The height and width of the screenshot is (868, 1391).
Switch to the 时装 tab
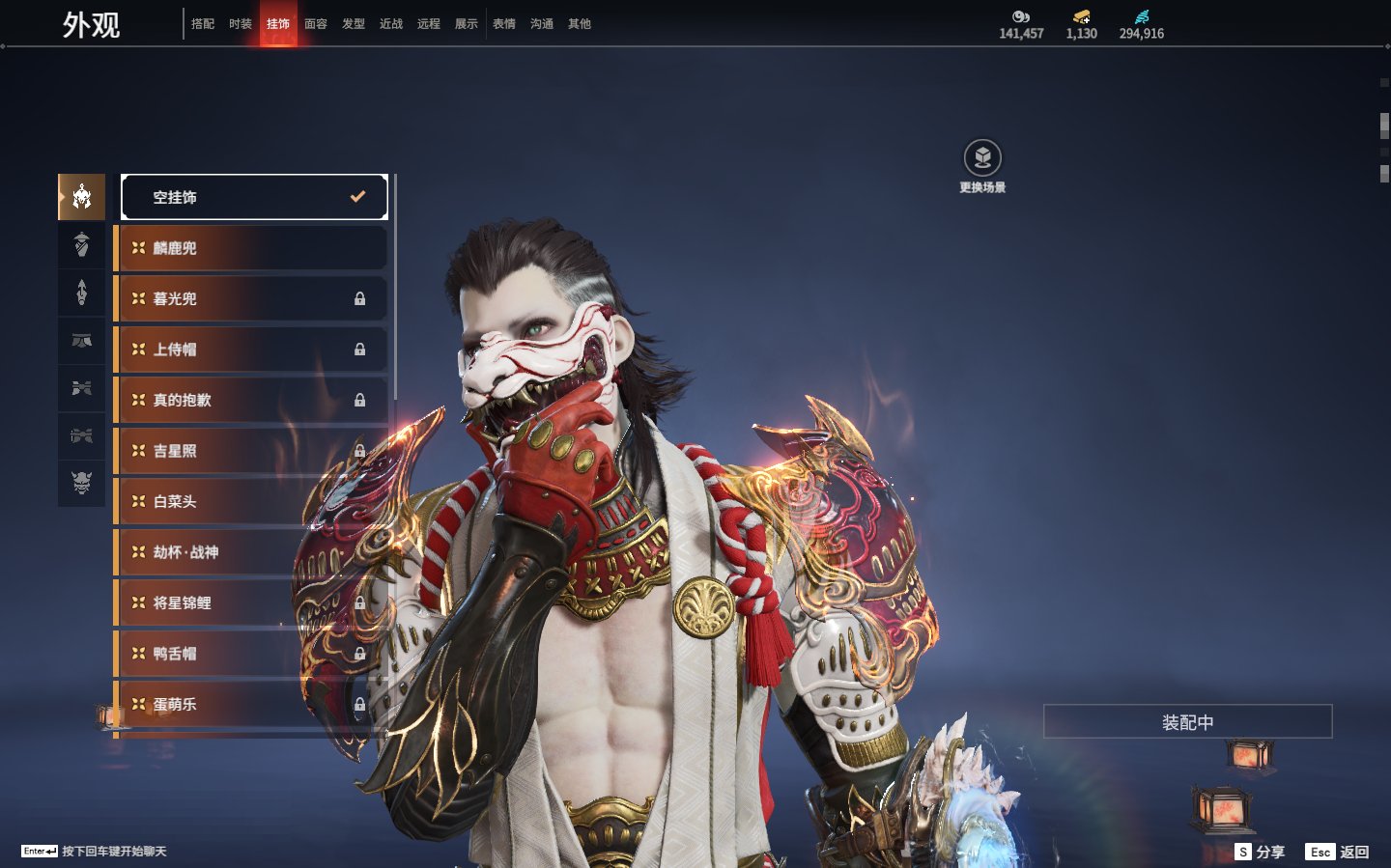(241, 24)
